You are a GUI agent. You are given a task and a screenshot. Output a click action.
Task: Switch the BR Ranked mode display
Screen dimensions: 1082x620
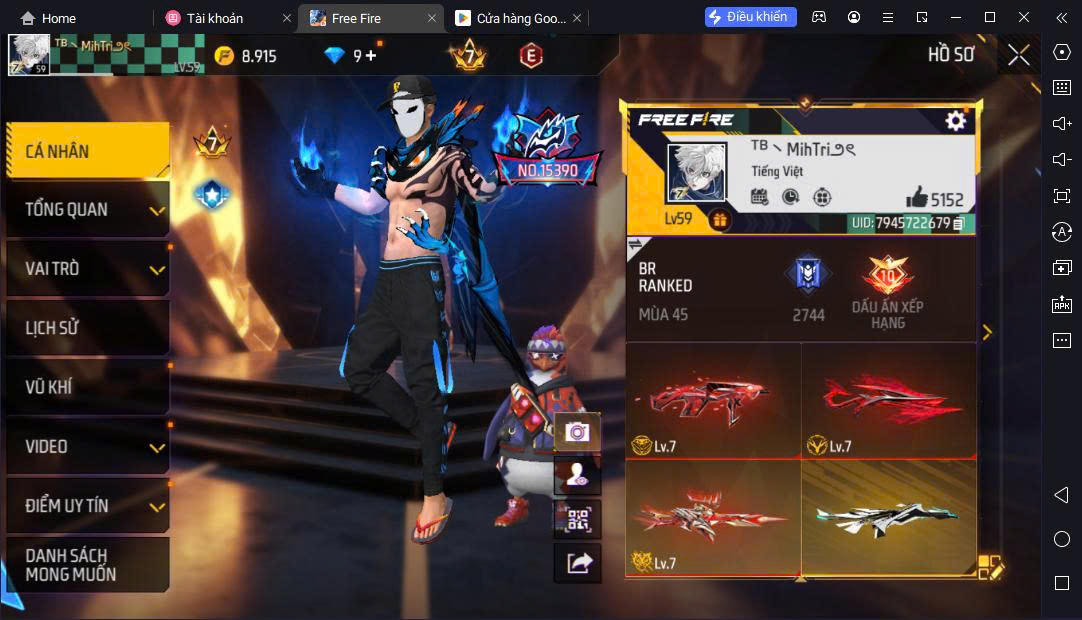point(634,245)
